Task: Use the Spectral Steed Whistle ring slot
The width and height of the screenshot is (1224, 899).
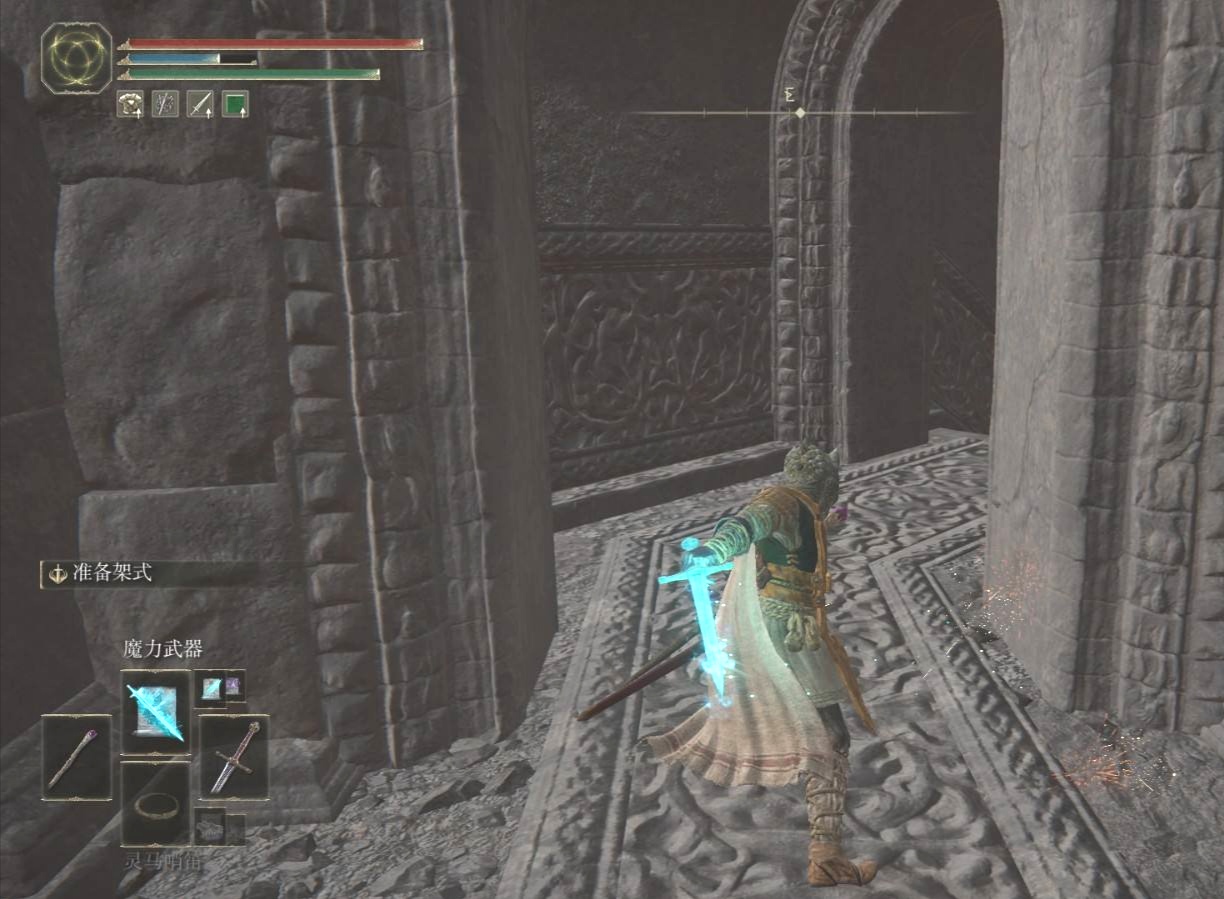Action: [155, 803]
